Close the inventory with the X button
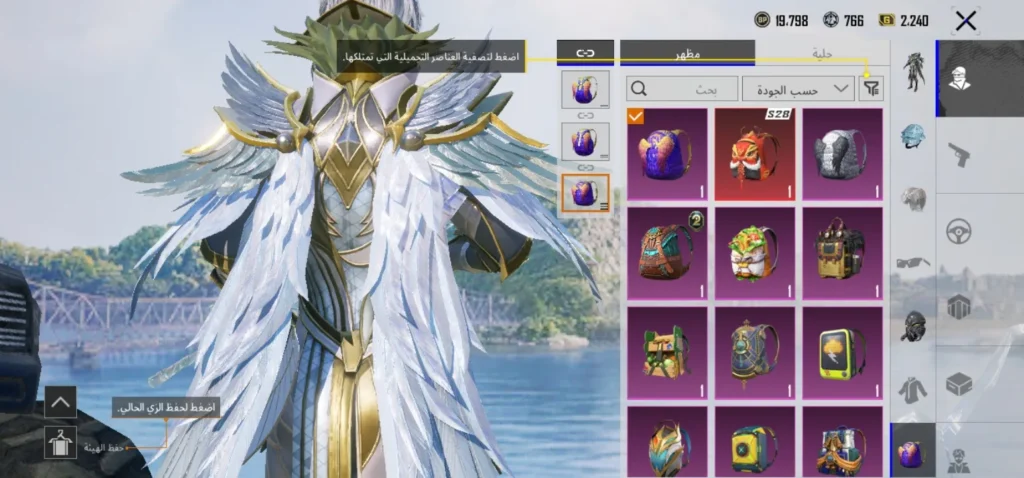Viewport: 1024px width, 478px height. [965, 20]
